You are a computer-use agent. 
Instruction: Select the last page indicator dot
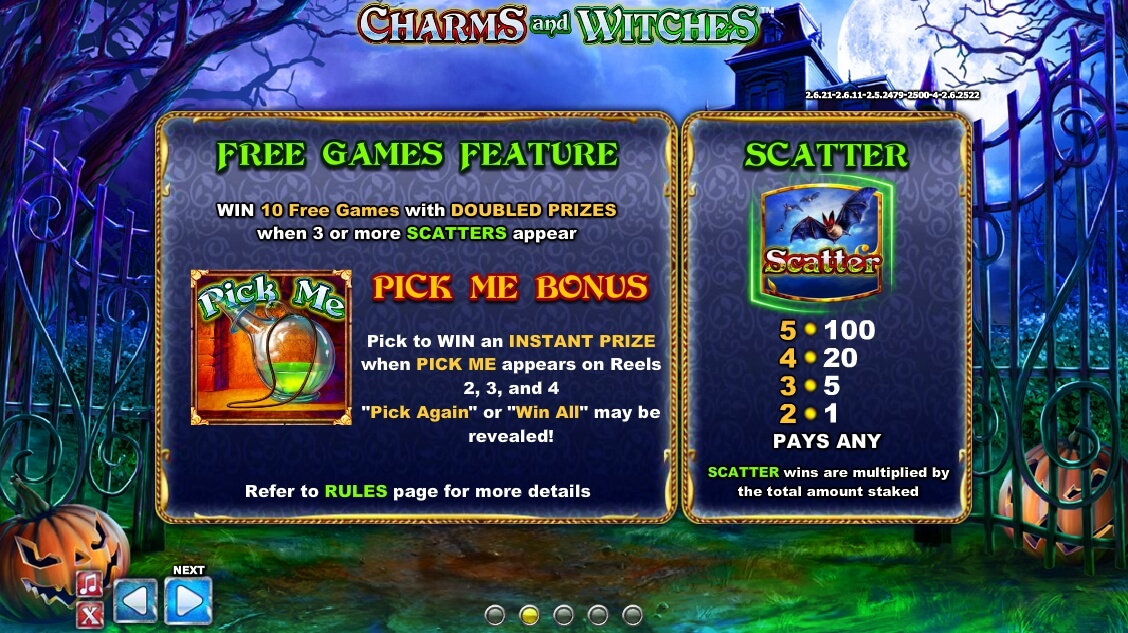(x=632, y=614)
